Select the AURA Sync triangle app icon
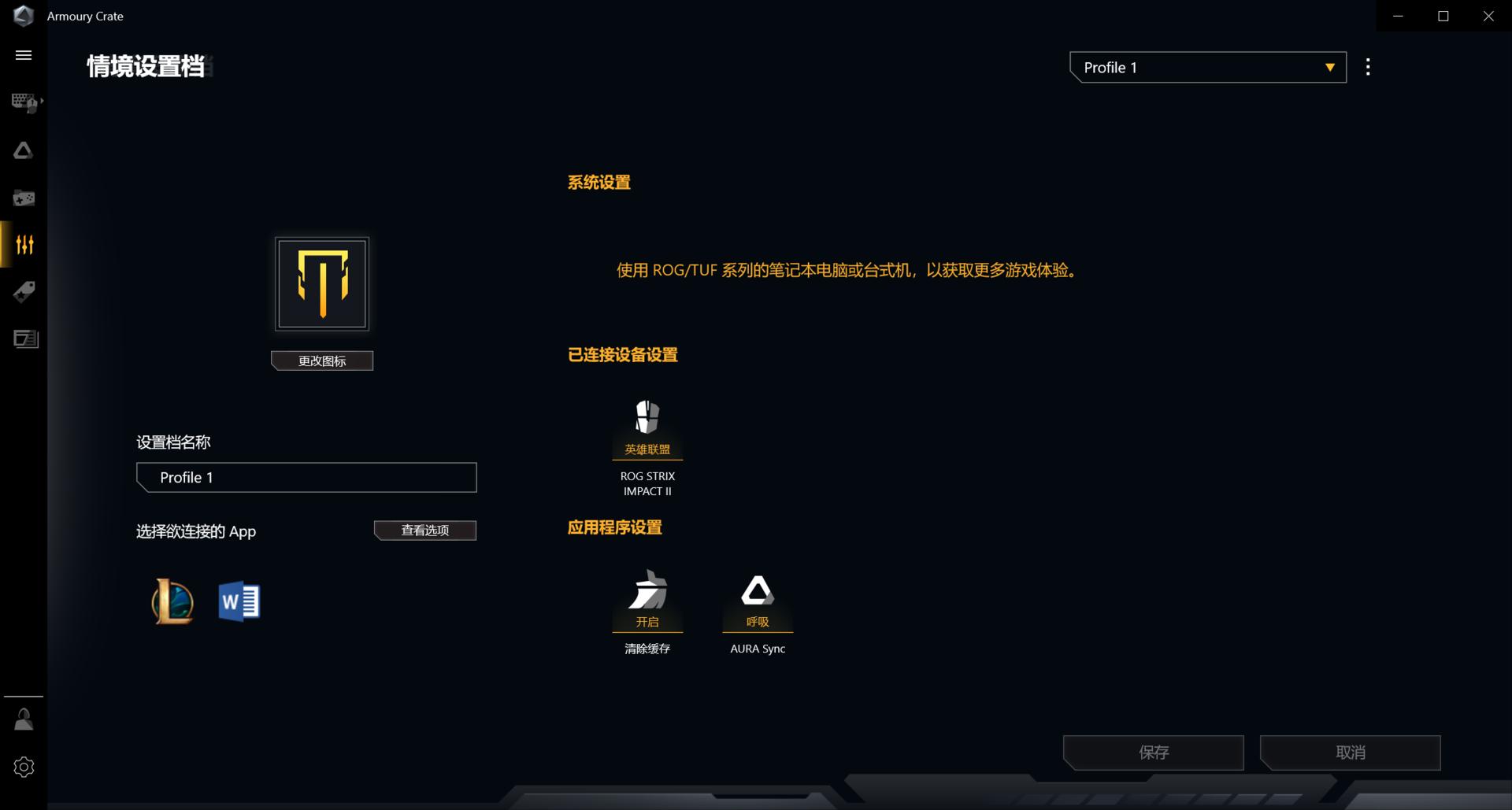1512x810 pixels. [x=757, y=590]
